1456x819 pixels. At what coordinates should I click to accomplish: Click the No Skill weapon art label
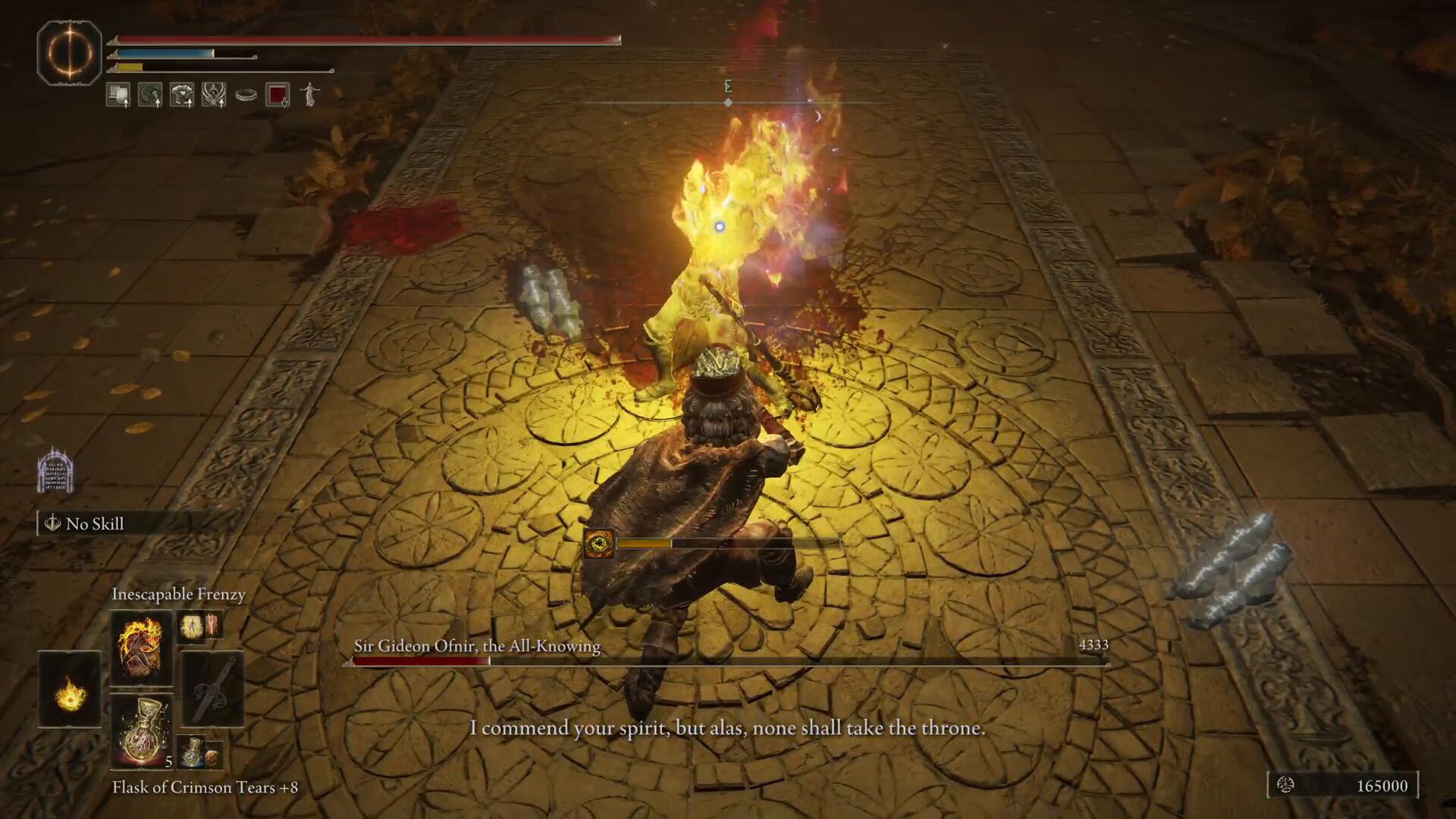(x=94, y=524)
